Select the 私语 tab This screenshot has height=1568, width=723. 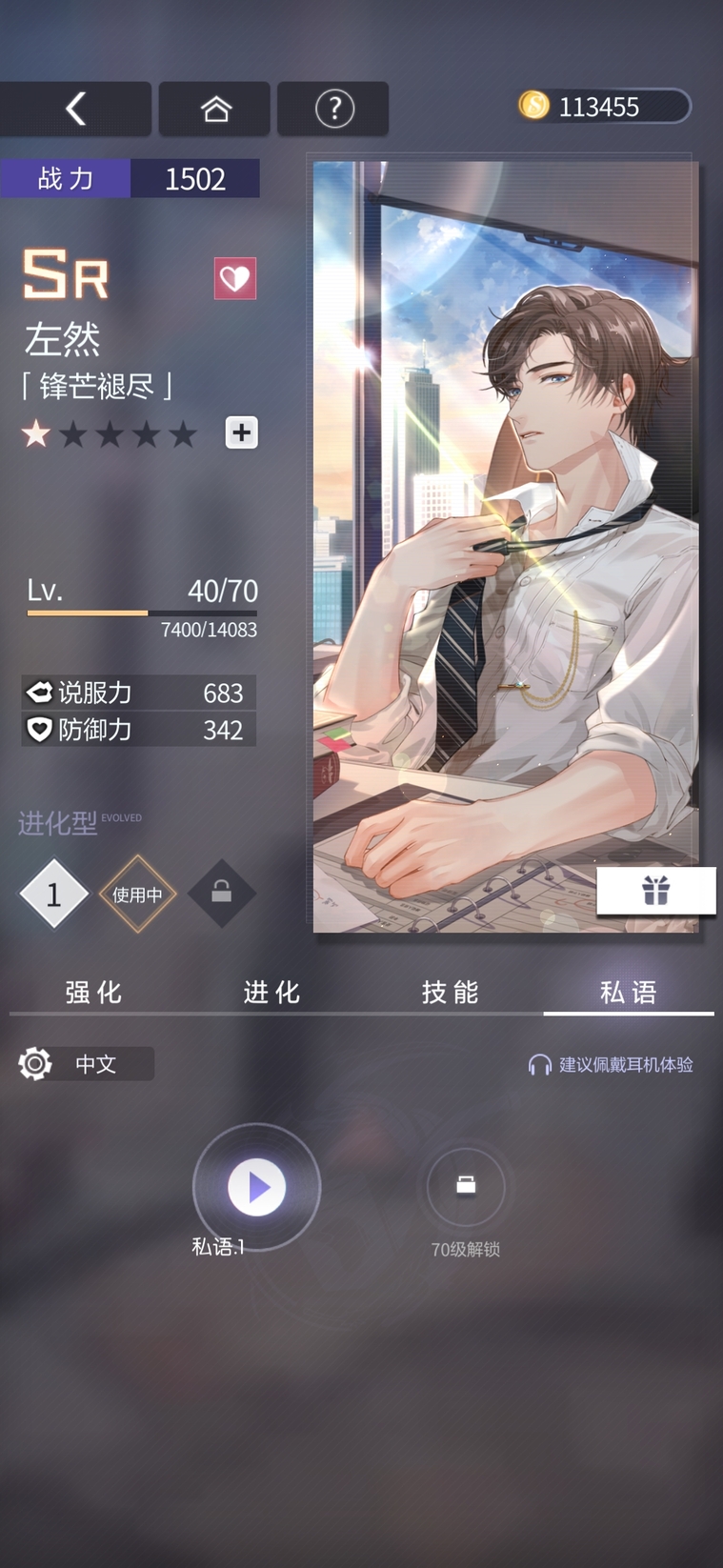pyautogui.click(x=629, y=993)
